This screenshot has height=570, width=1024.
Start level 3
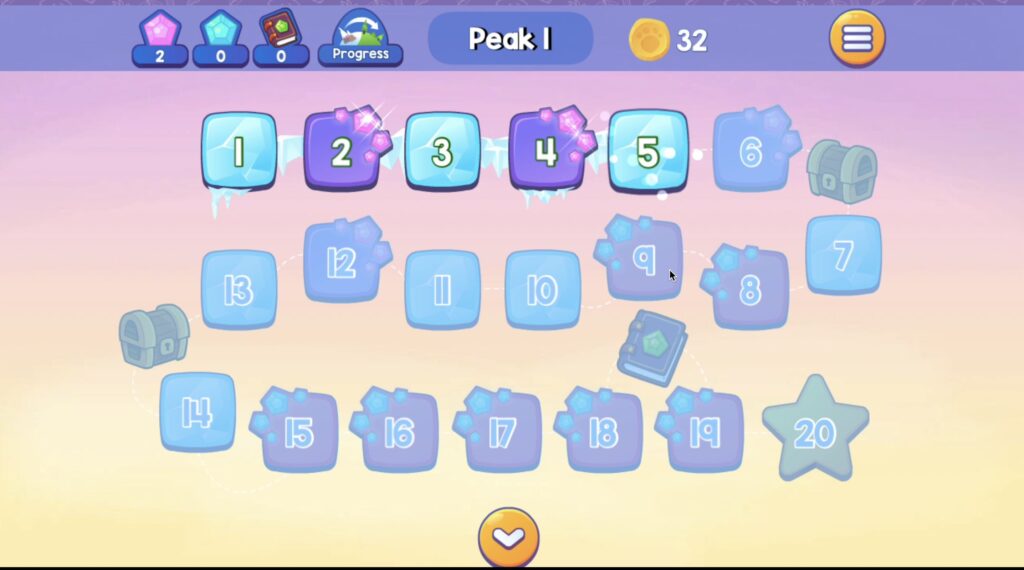click(442, 151)
